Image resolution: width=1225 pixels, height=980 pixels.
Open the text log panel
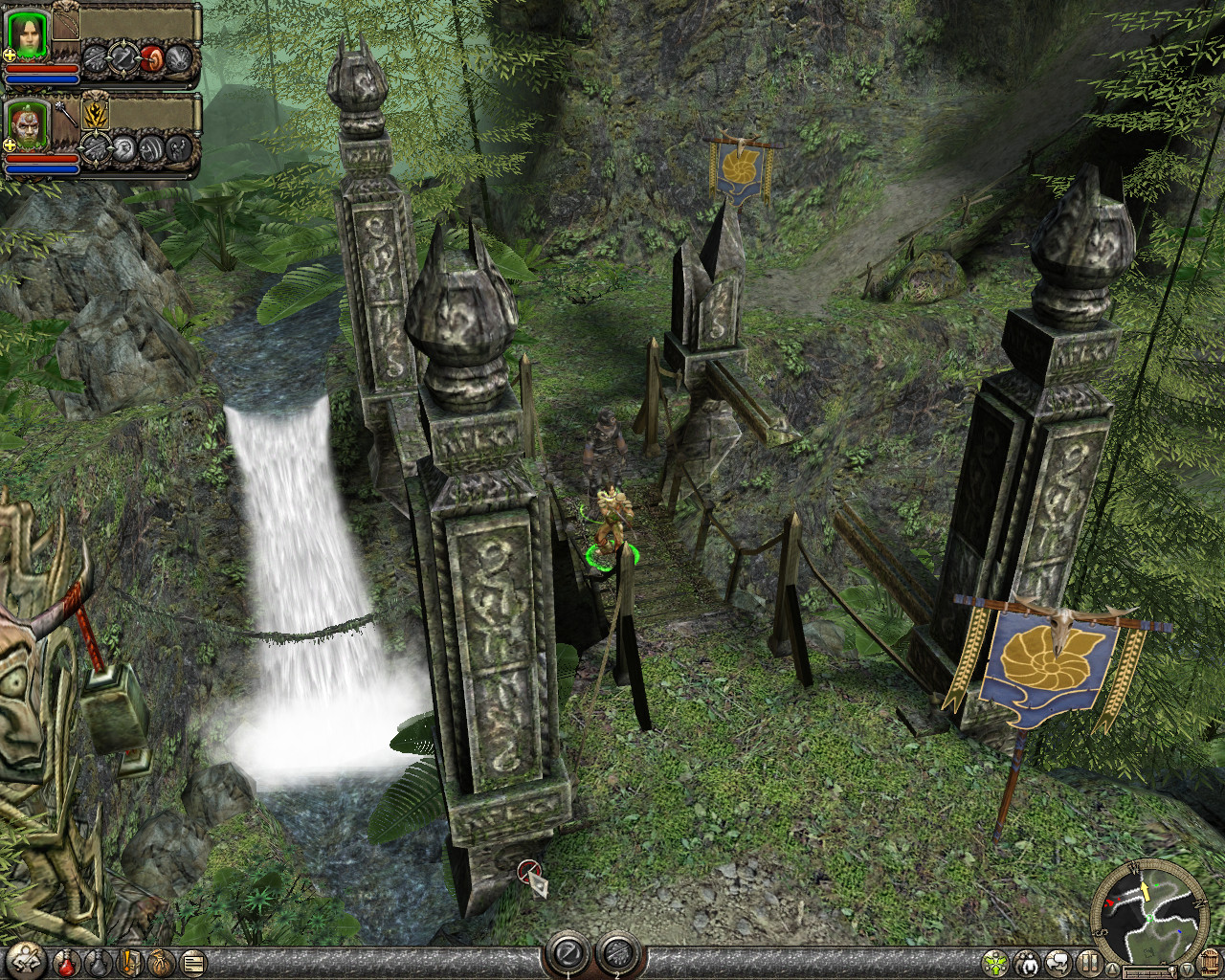pyautogui.click(x=193, y=962)
